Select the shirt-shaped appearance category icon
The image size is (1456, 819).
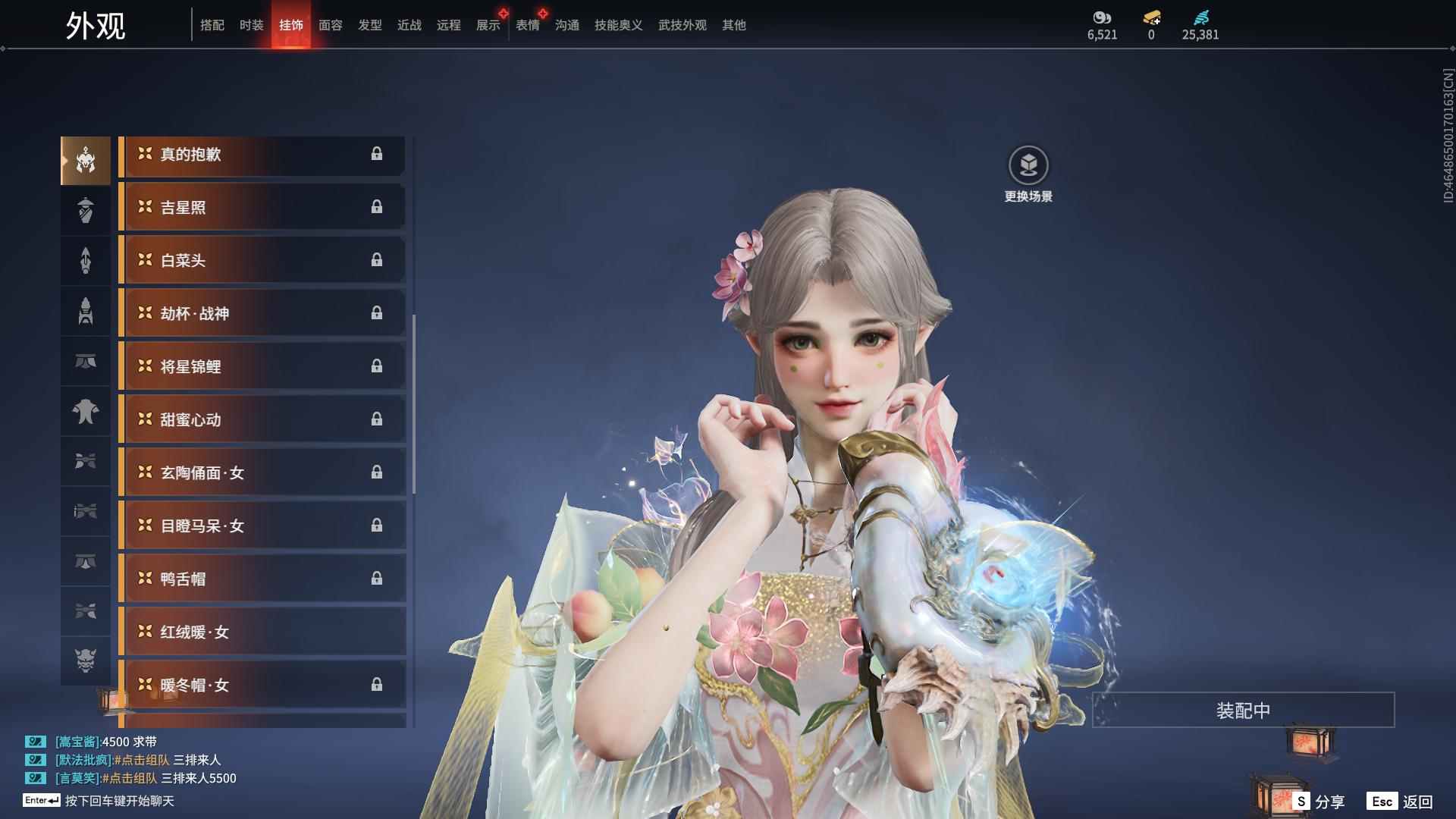tap(86, 412)
